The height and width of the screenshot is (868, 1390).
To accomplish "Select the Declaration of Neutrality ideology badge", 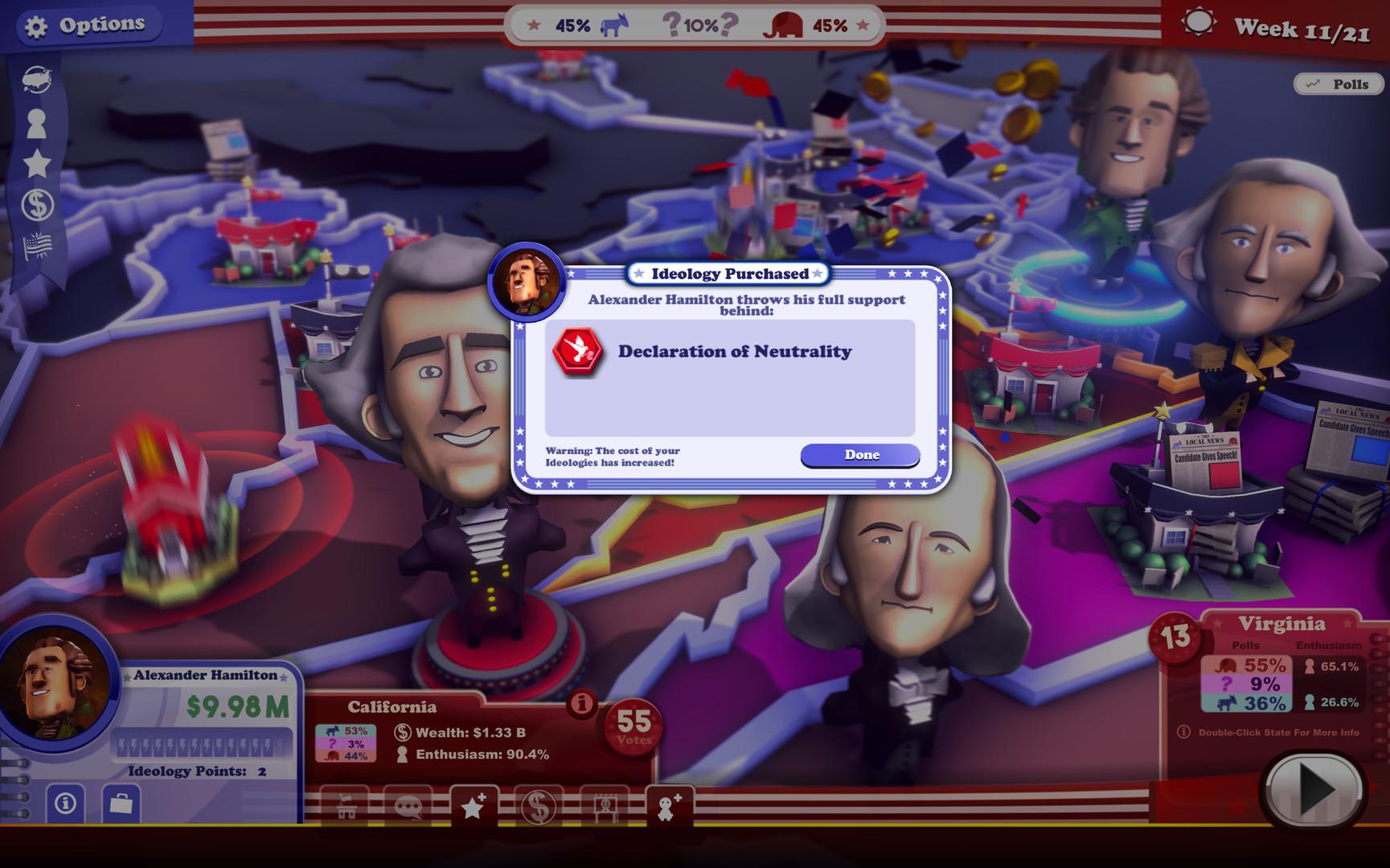I will [x=576, y=351].
